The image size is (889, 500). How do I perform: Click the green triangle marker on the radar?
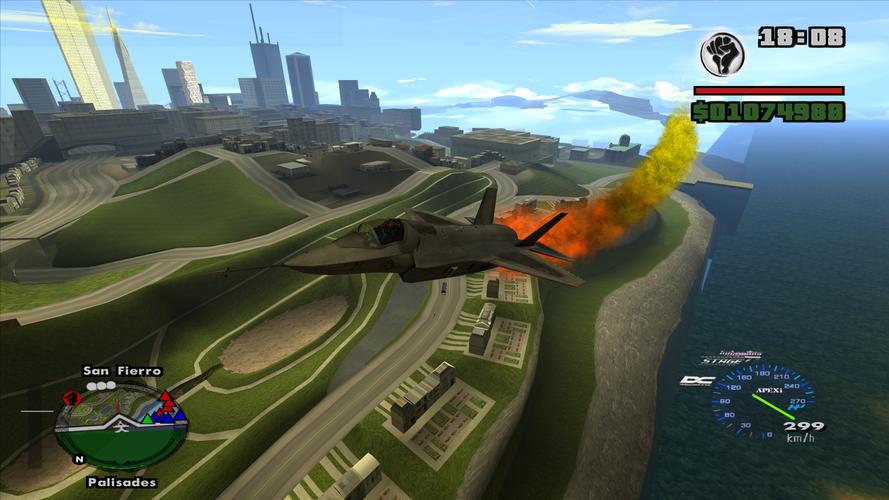click(x=146, y=418)
